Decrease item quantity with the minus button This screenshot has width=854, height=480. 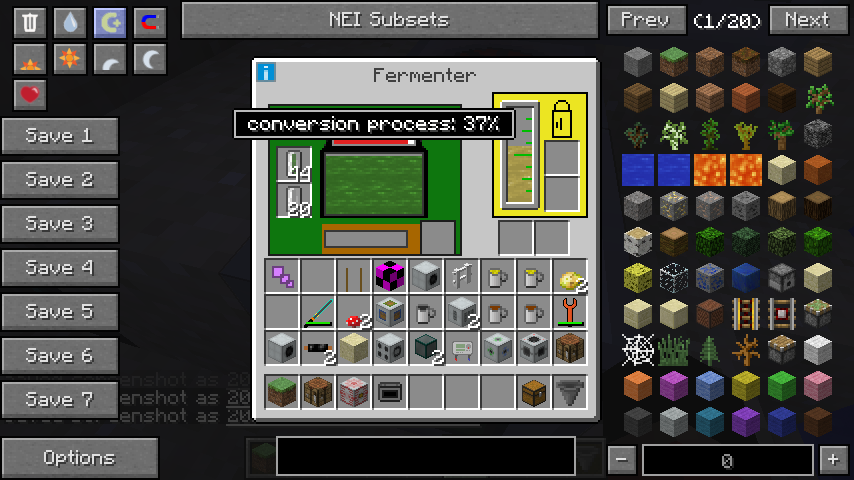[x=622, y=460]
